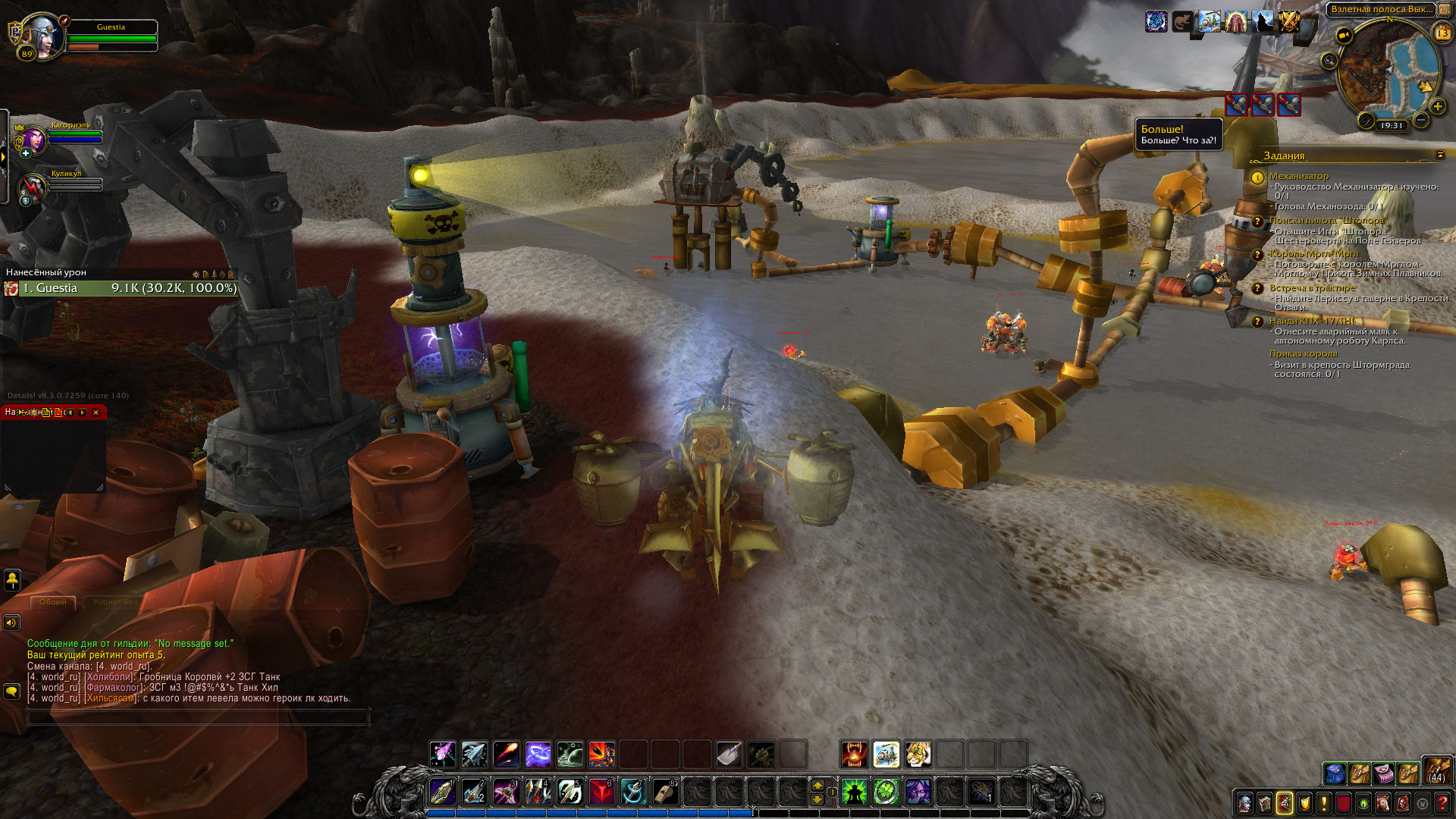This screenshot has width=1456, height=819.
Task: Open the character info micro button
Action: tap(1245, 803)
